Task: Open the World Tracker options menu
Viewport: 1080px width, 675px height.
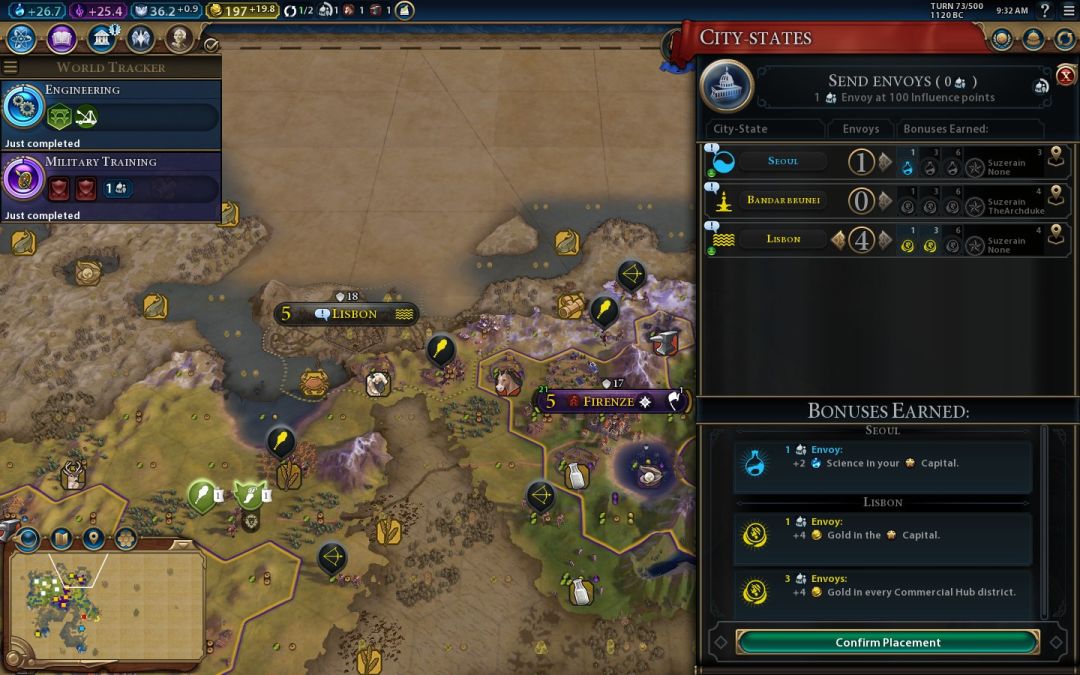Action: click(x=11, y=67)
